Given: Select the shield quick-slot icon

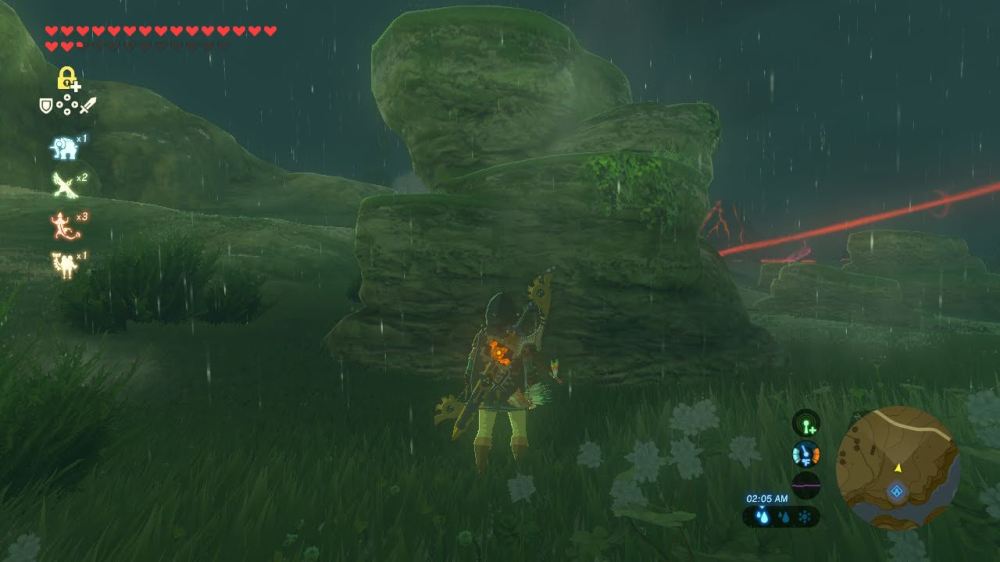Looking at the screenshot, I should coord(46,105).
